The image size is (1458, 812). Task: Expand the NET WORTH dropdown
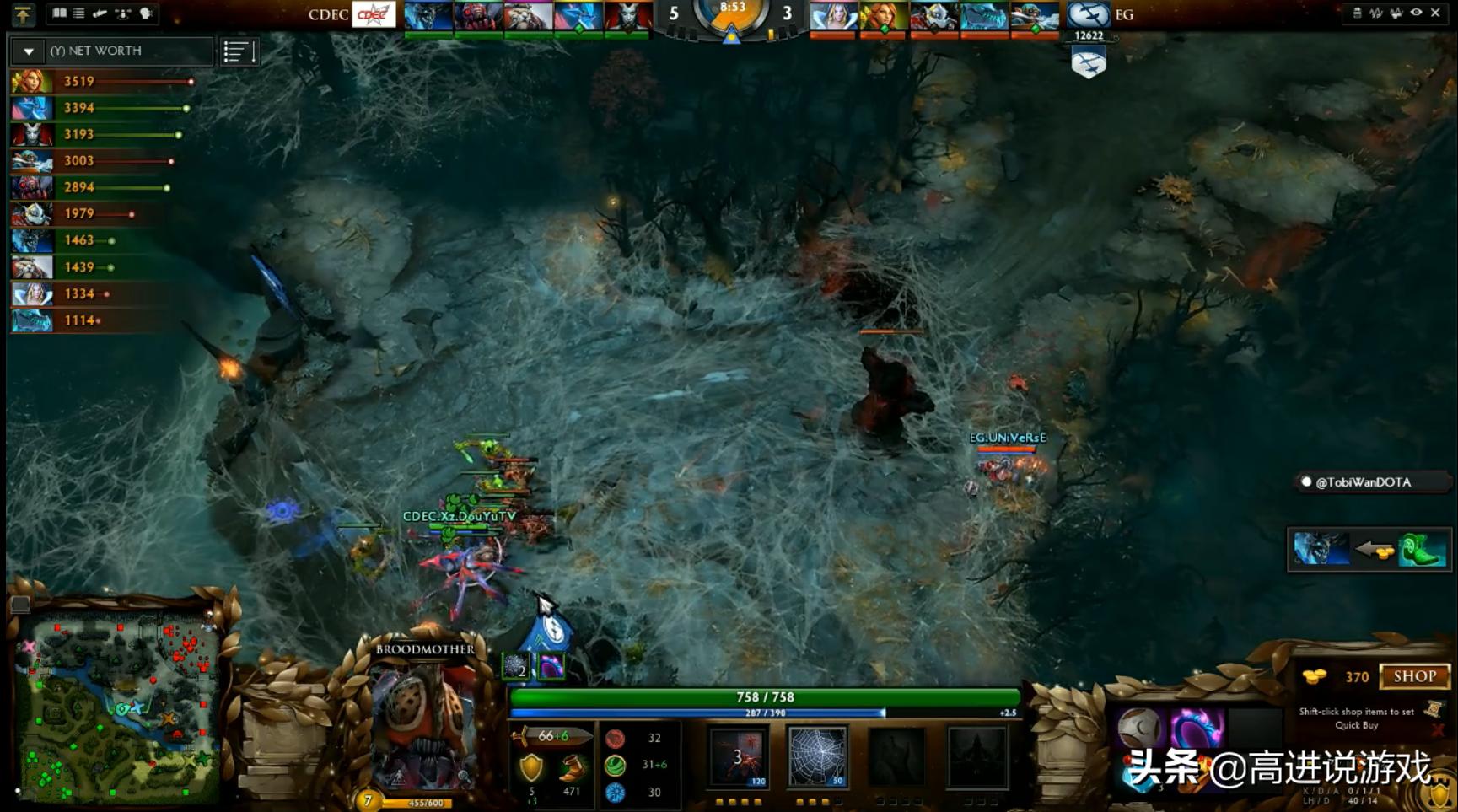point(28,51)
